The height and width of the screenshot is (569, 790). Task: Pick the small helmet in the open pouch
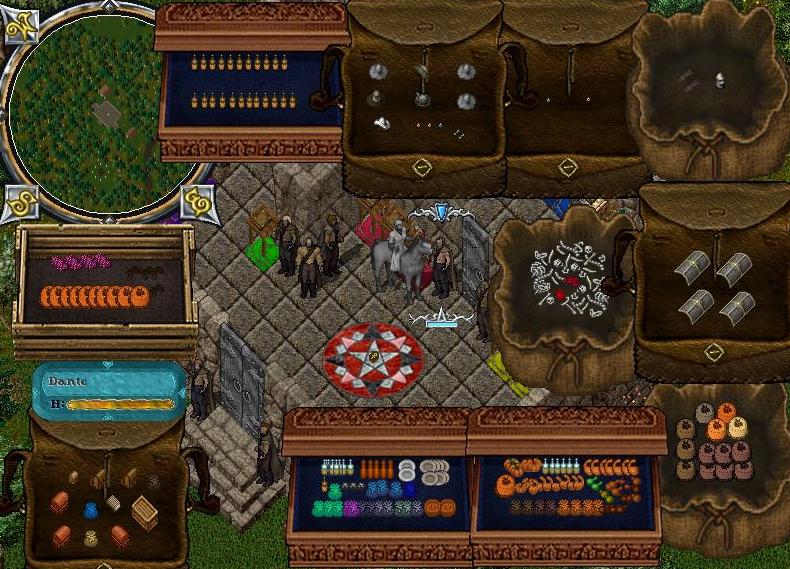coord(719,81)
